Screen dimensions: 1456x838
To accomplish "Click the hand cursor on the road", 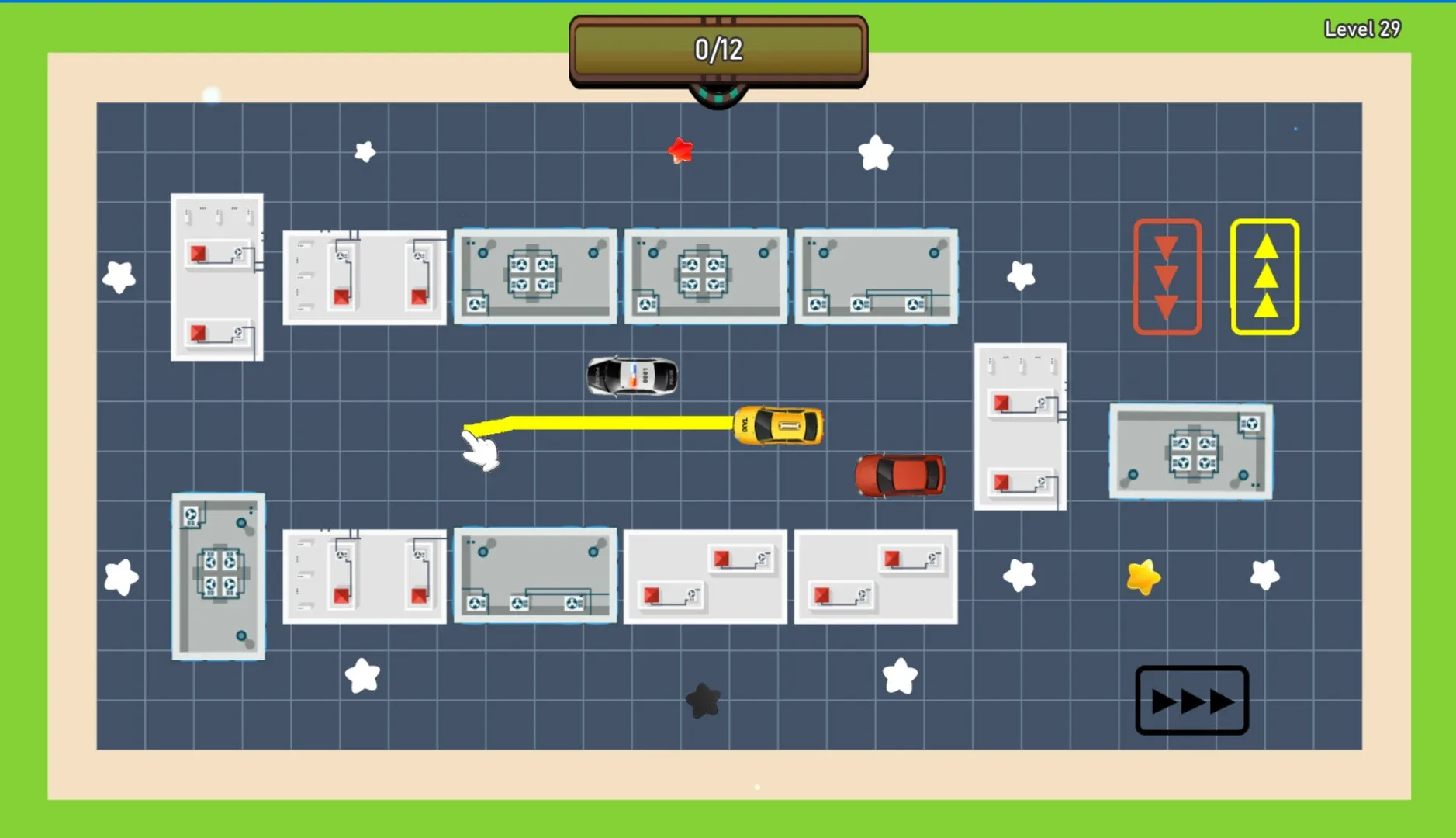I will [x=479, y=450].
